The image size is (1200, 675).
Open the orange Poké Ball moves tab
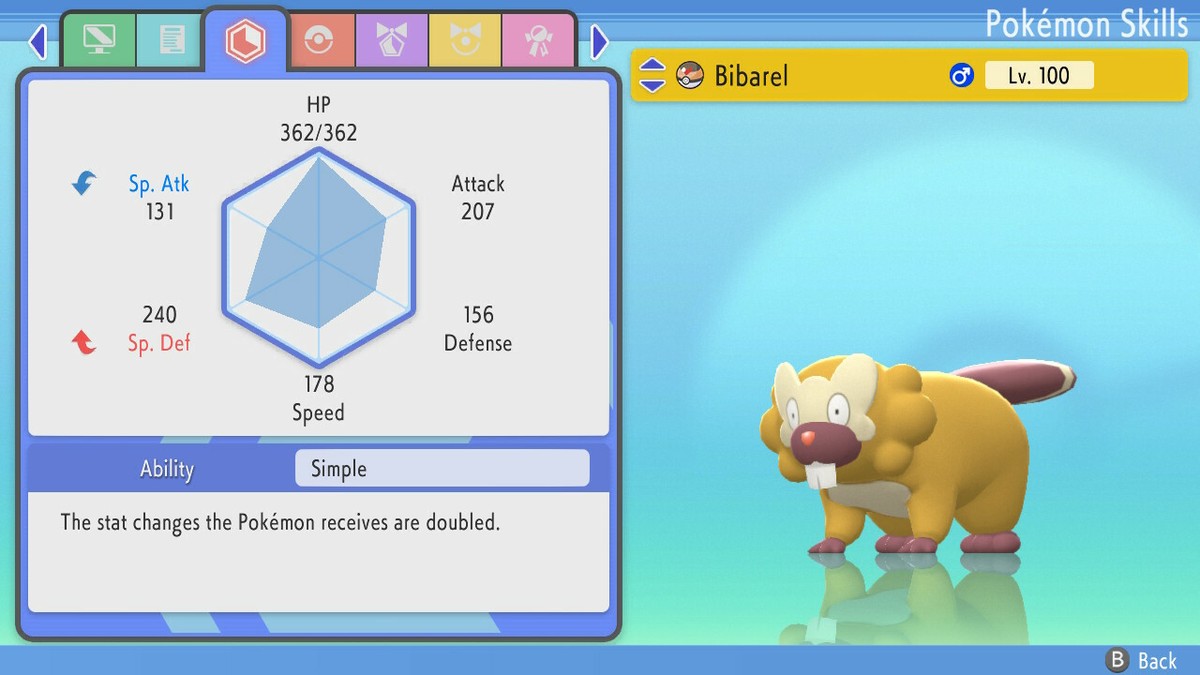pos(319,41)
